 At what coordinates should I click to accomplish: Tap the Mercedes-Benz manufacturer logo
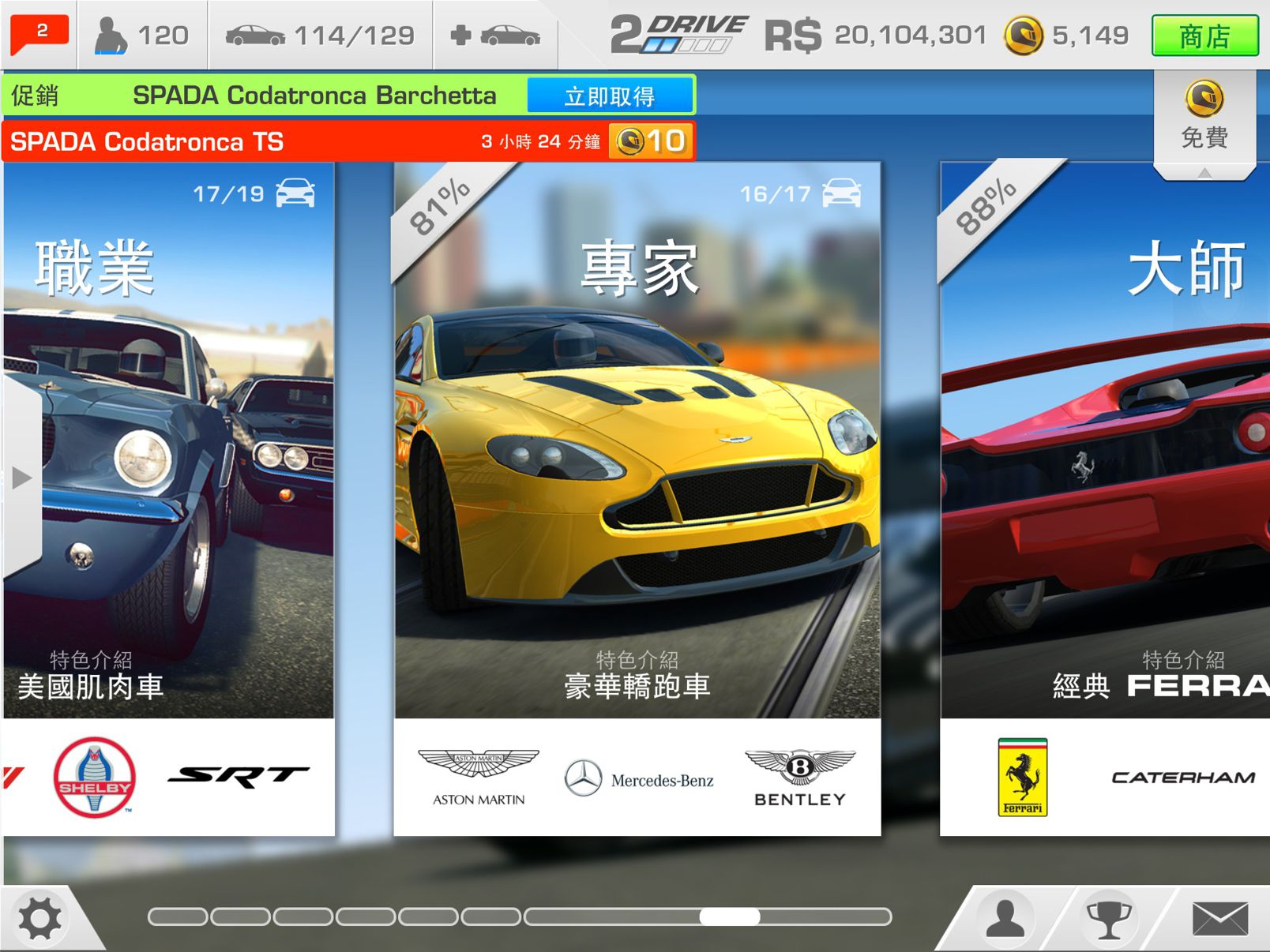[x=641, y=778]
